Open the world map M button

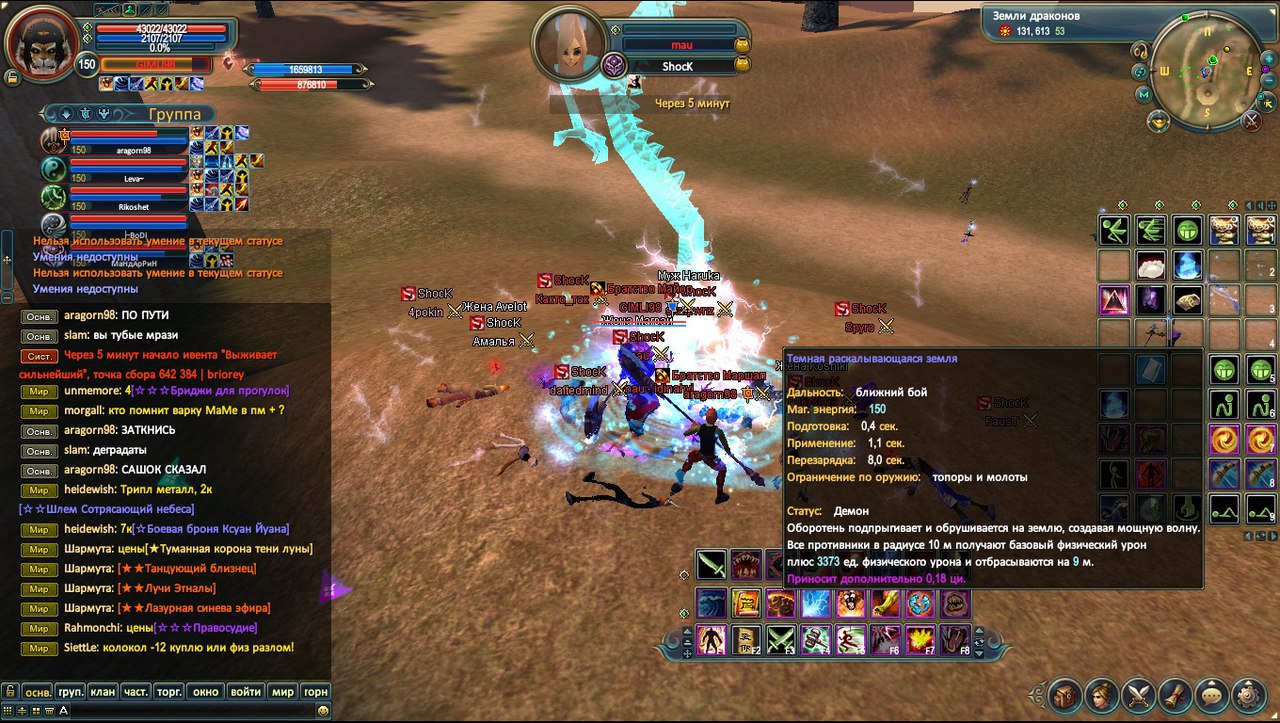[x=1144, y=94]
